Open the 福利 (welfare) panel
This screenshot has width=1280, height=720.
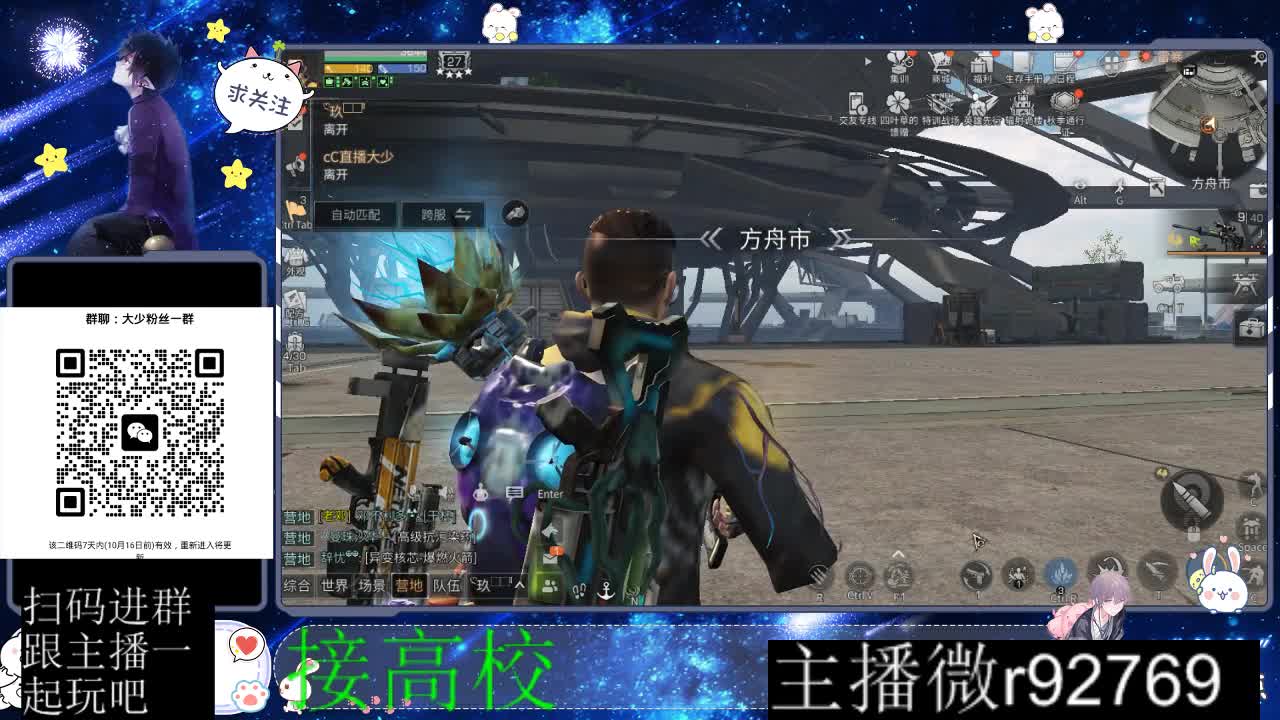(982, 64)
